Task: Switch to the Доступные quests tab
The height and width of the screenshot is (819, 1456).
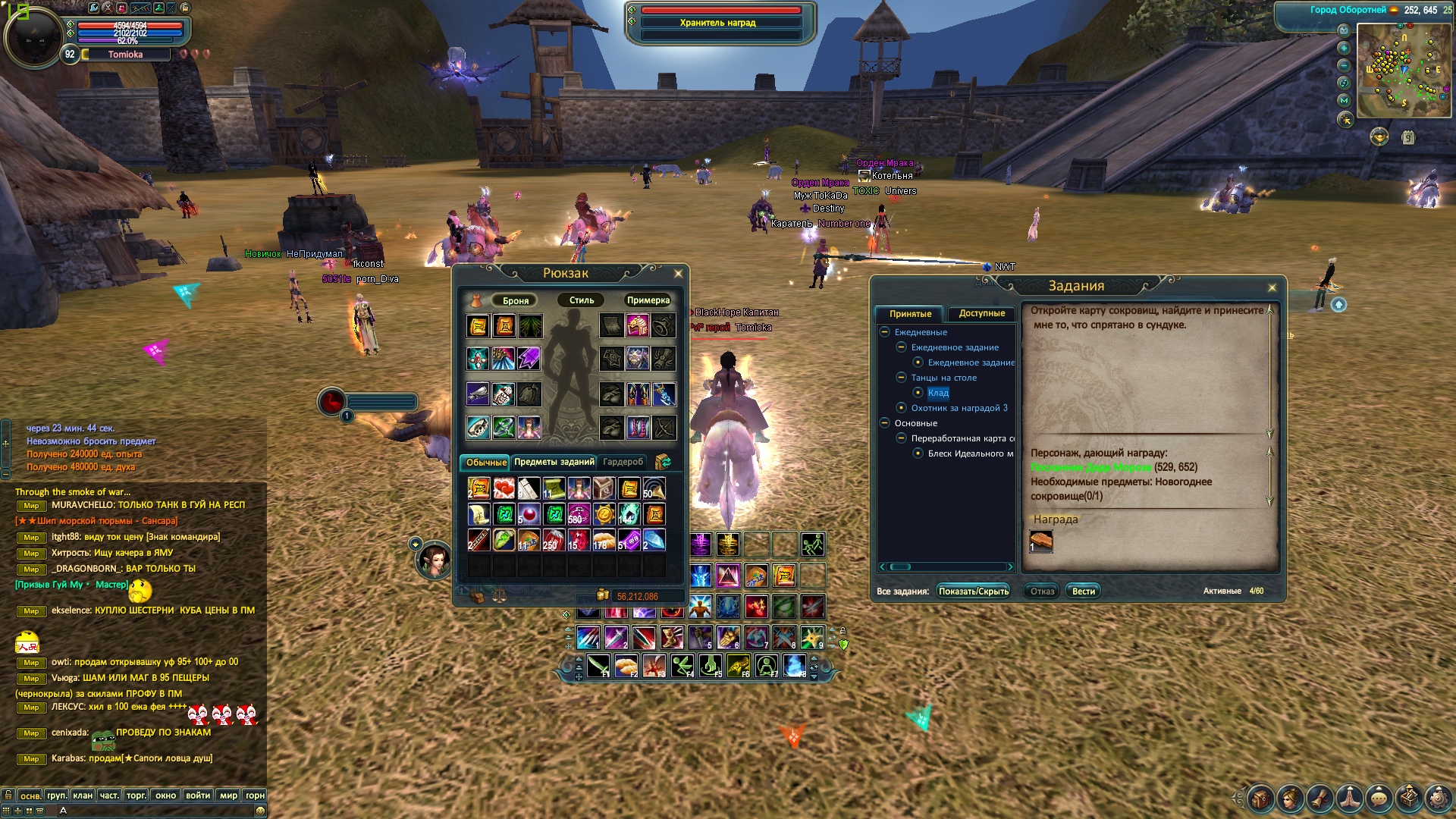Action: click(x=981, y=313)
